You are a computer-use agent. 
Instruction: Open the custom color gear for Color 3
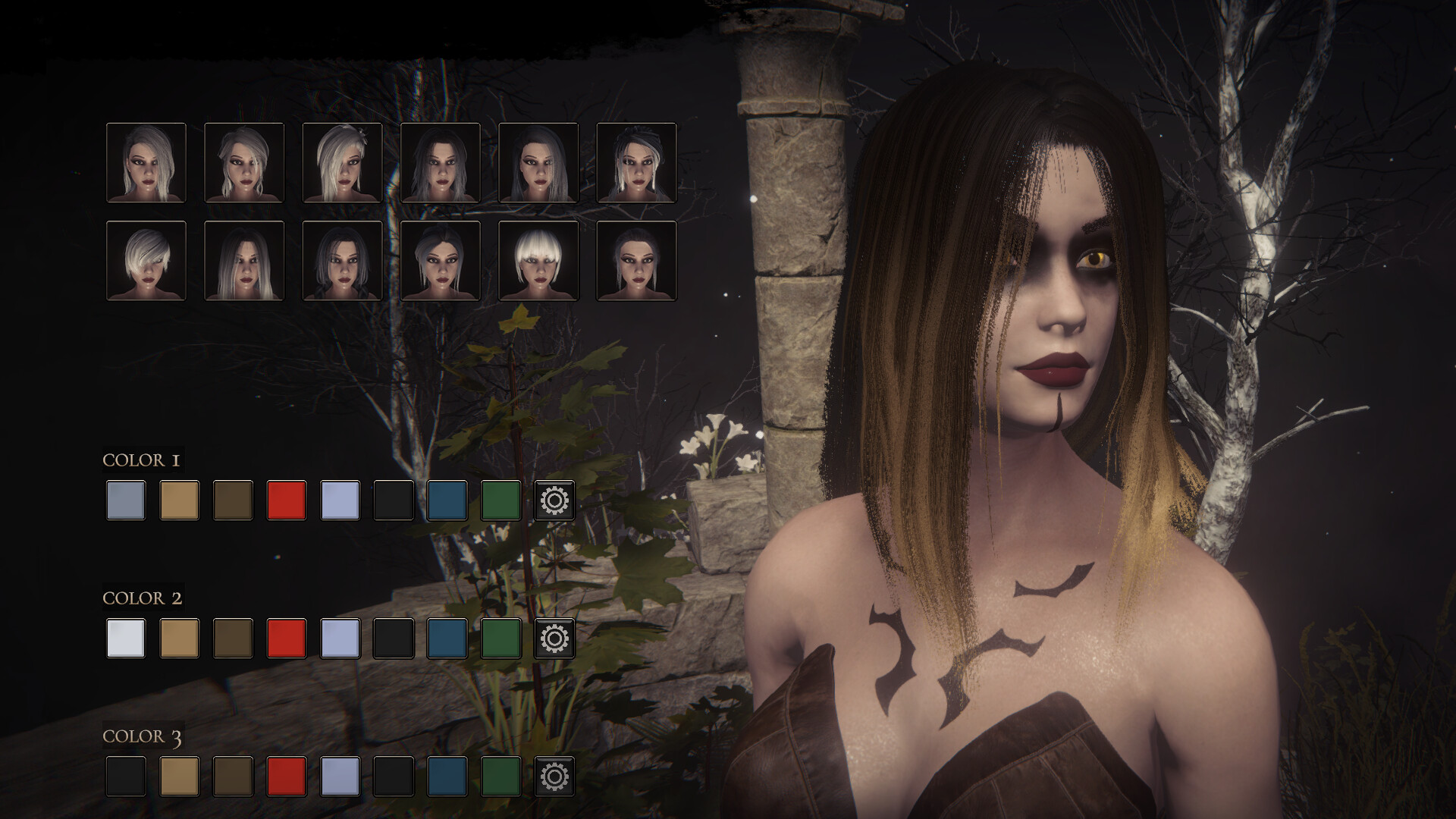coord(554,777)
